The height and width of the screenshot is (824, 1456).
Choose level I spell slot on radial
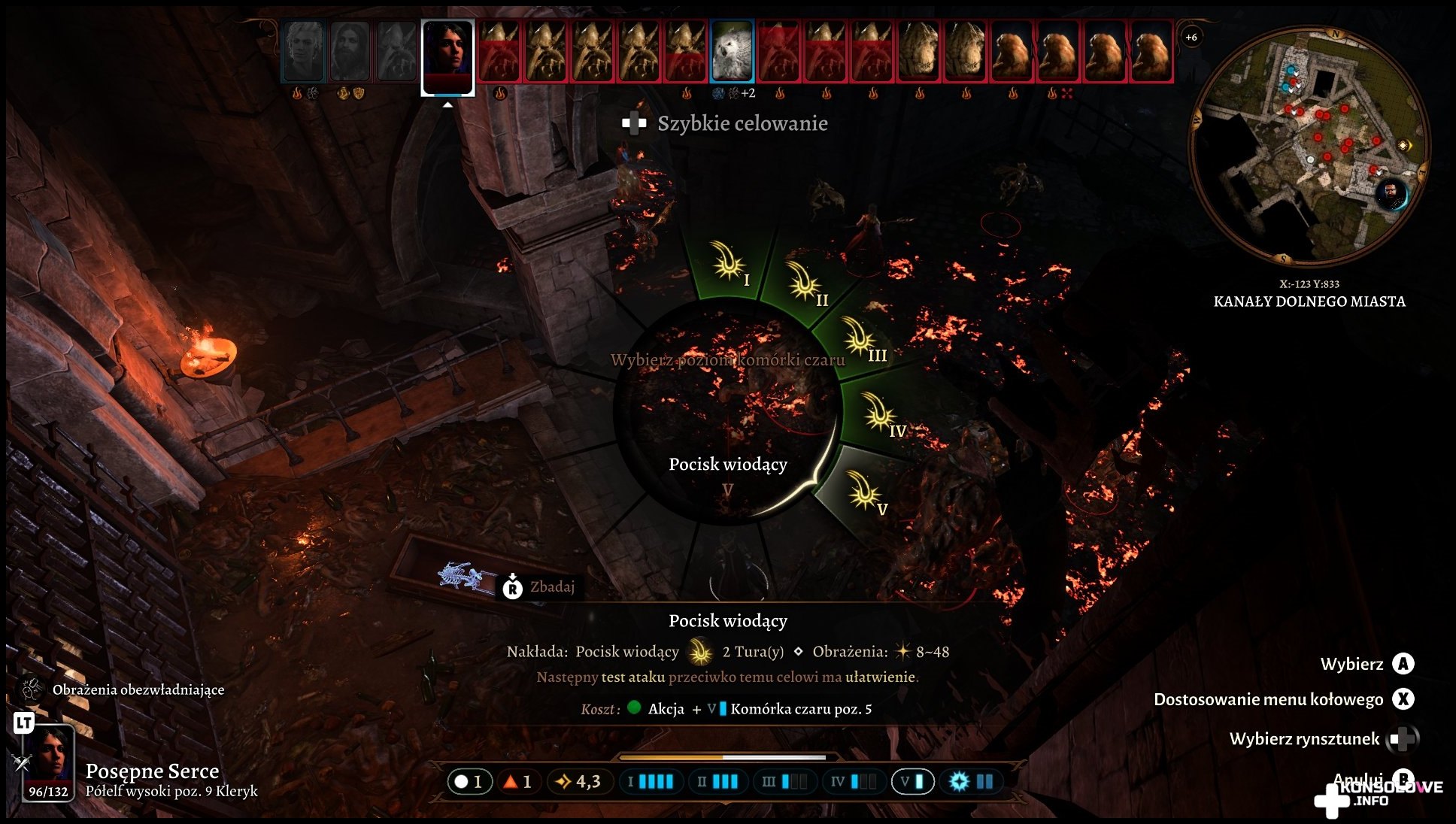pos(728,263)
